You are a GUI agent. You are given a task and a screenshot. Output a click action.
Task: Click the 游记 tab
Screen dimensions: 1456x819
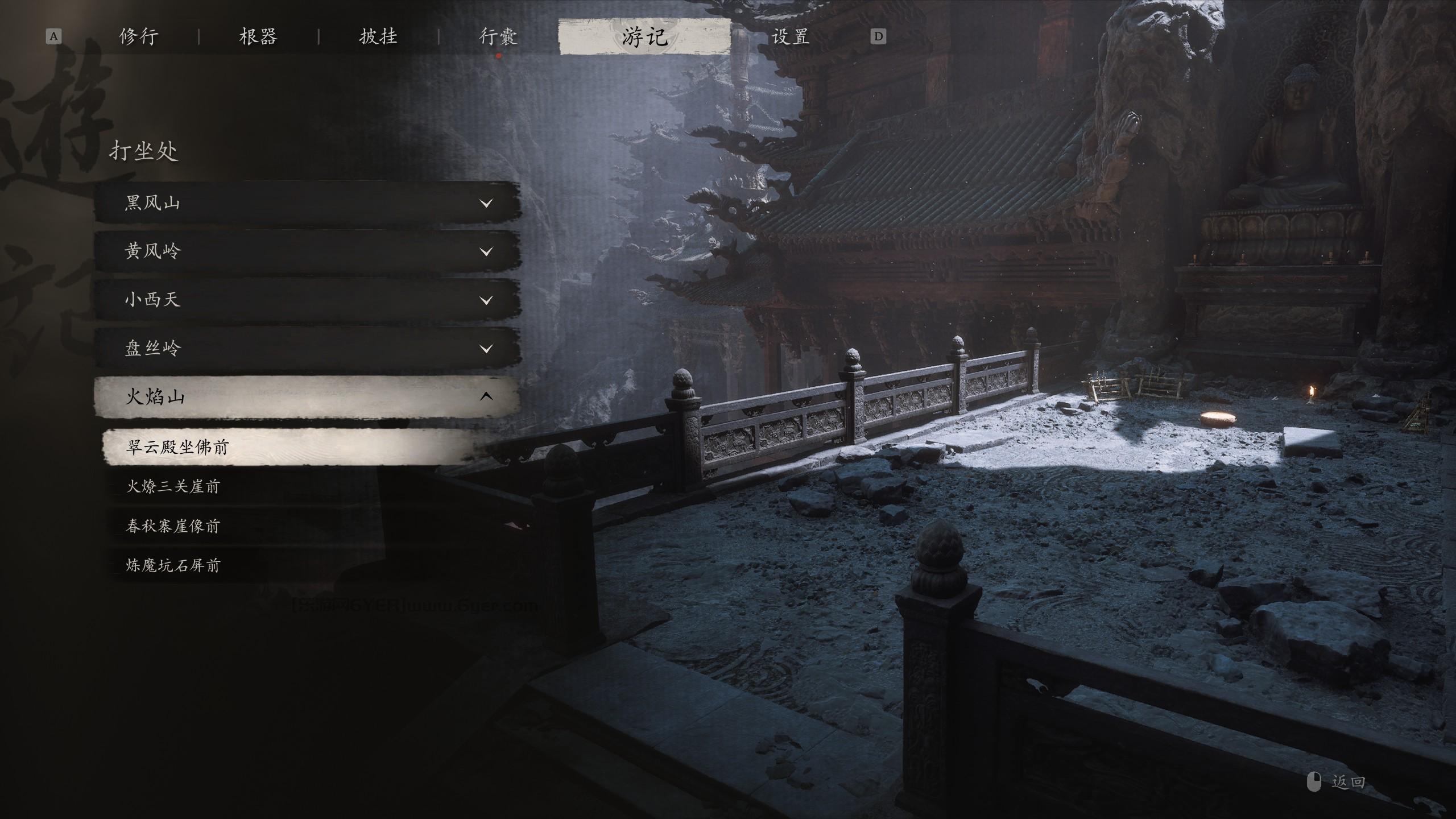tap(644, 37)
